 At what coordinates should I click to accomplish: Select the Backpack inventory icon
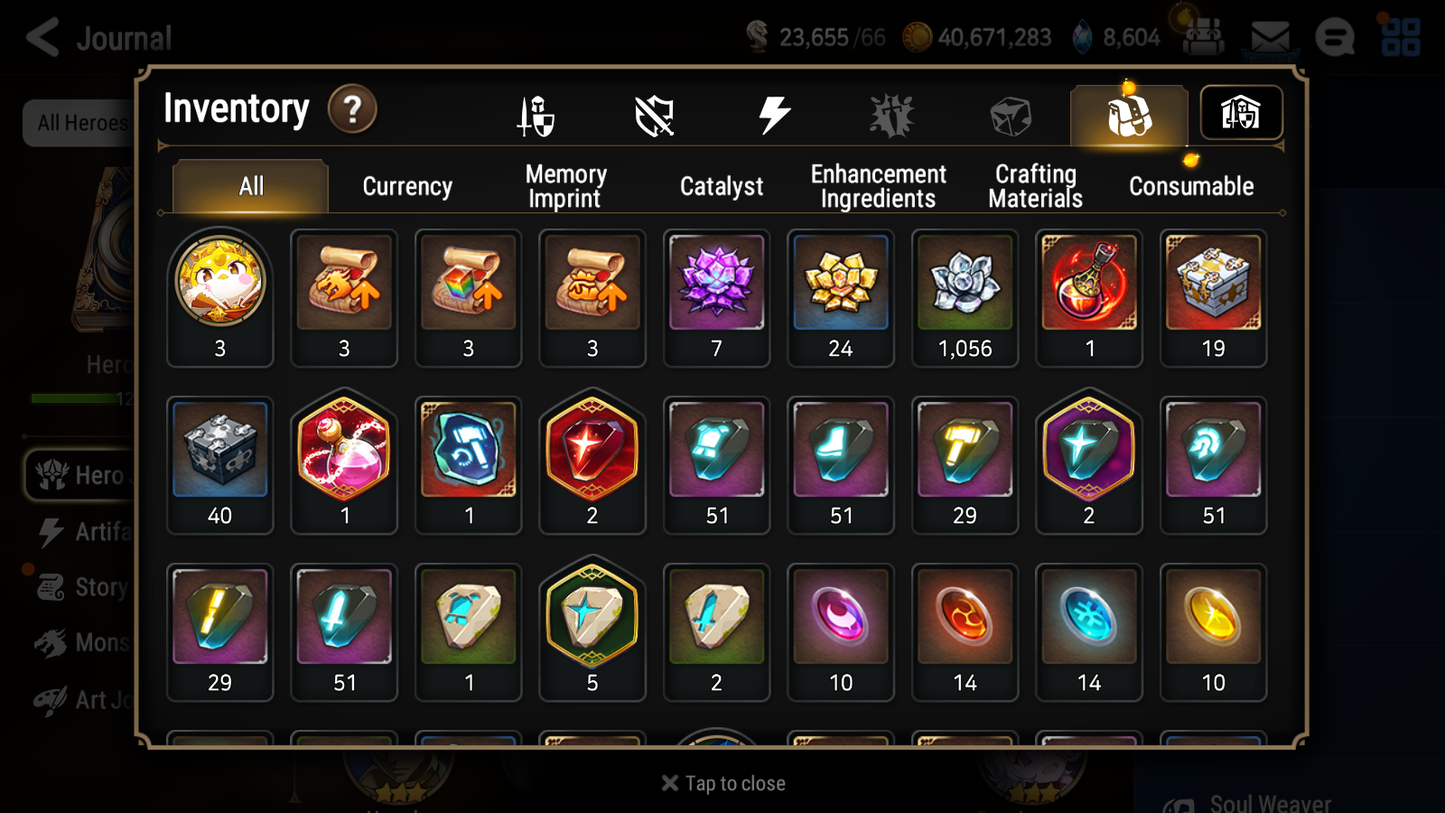1128,113
